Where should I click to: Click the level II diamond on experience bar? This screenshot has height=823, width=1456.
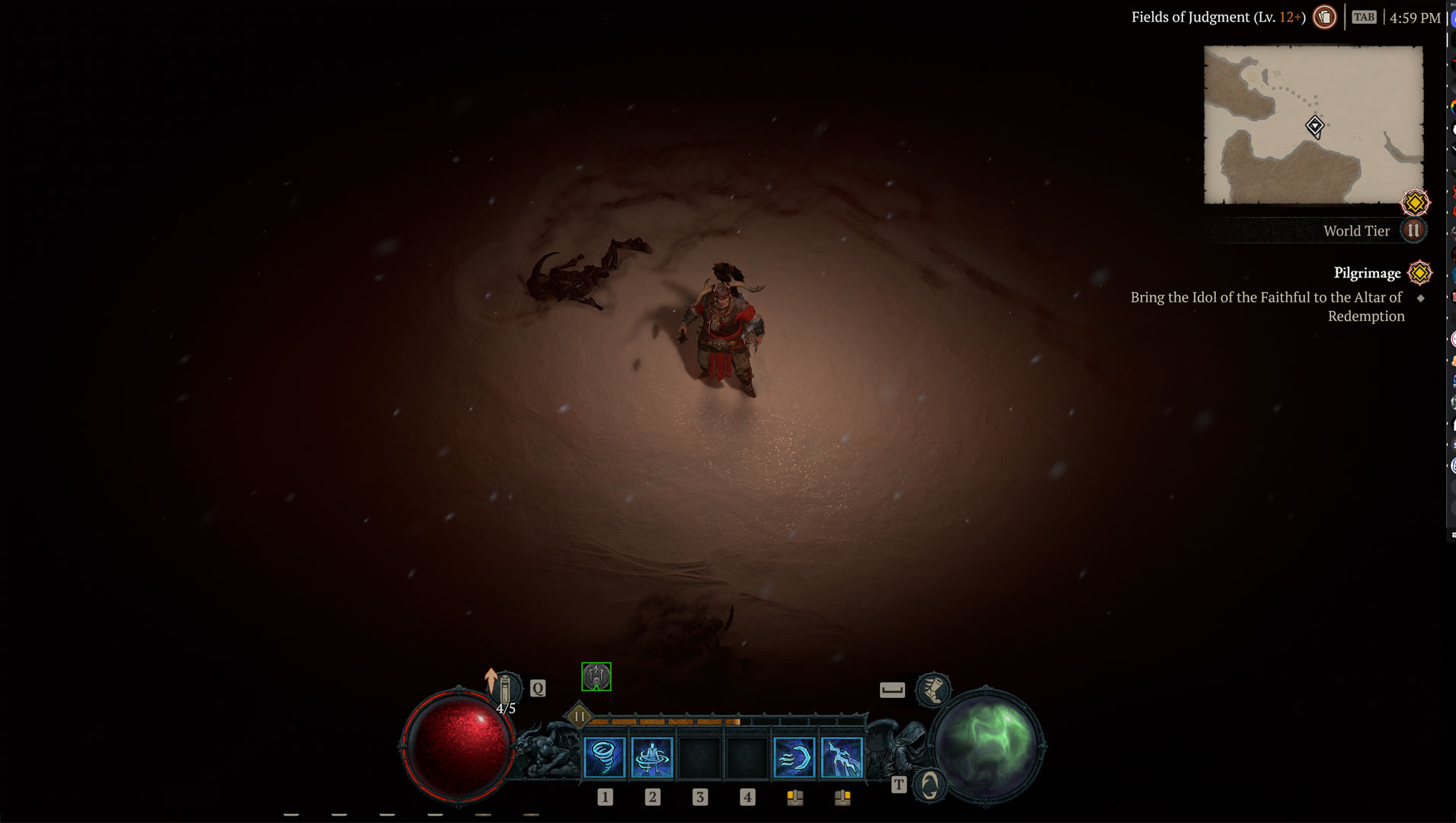coord(579,716)
